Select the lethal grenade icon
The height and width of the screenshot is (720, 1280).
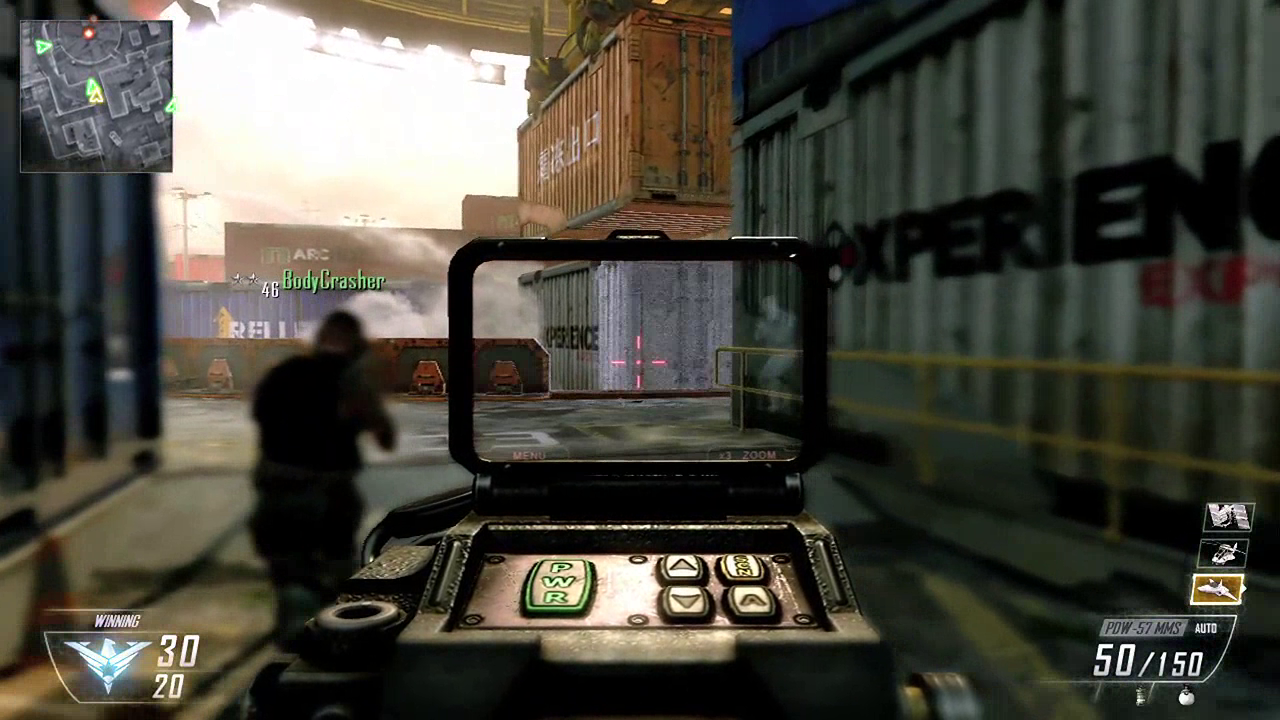[x=1185, y=695]
